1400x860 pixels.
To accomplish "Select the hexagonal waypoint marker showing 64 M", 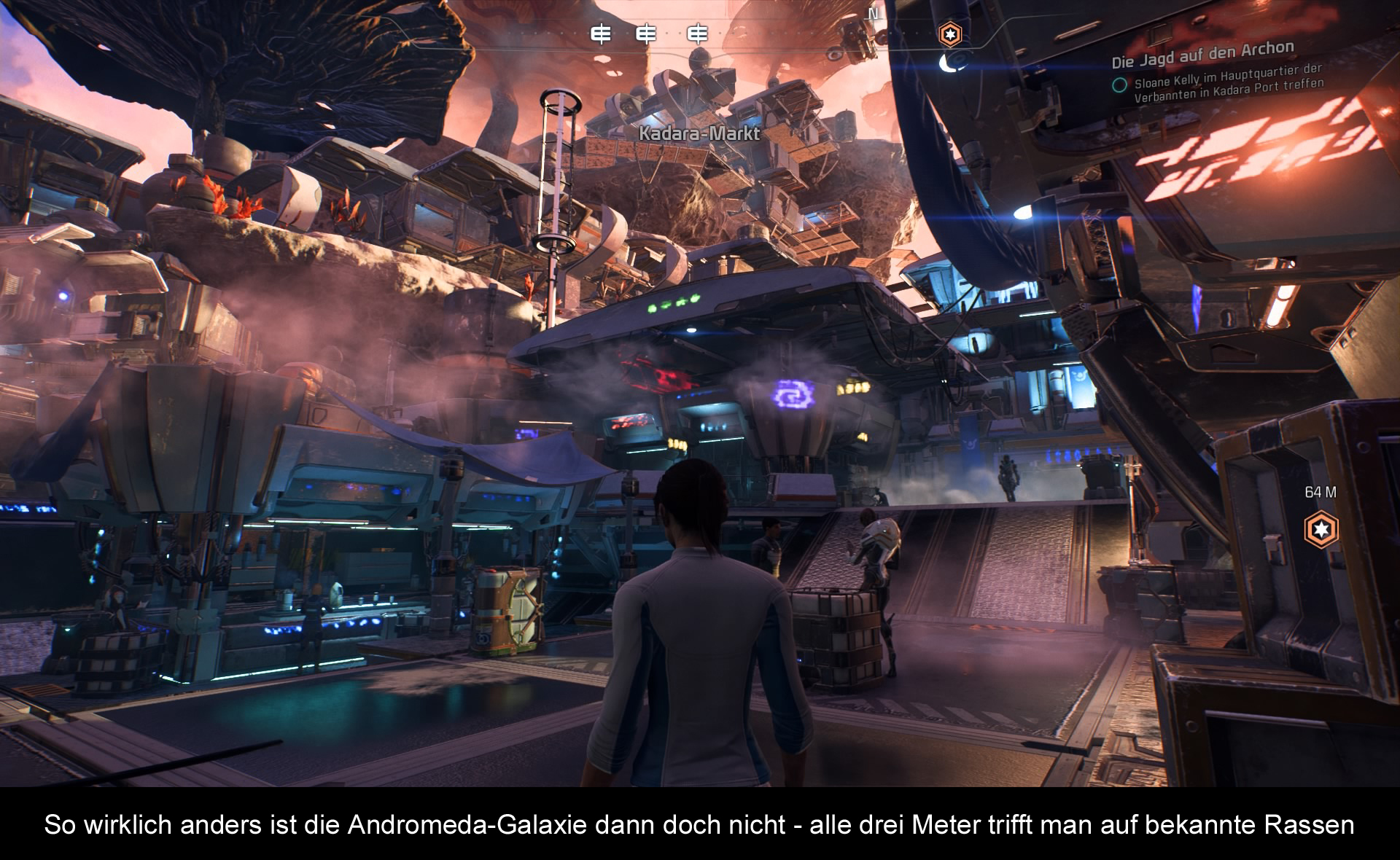I will (1321, 529).
